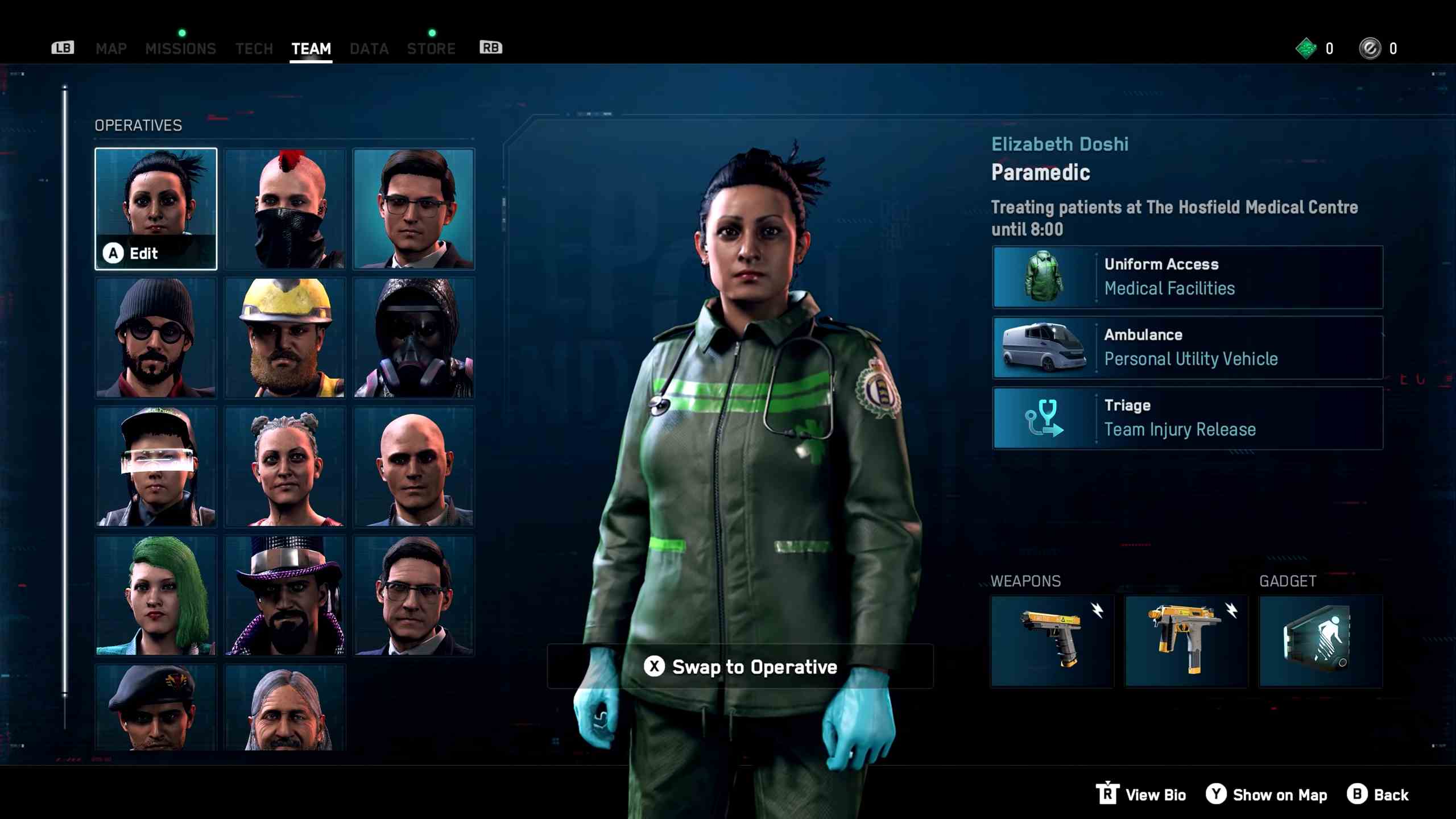The width and height of the screenshot is (1456, 819).
Task: Select the Uniform Access jacket icon
Action: [x=1045, y=276]
